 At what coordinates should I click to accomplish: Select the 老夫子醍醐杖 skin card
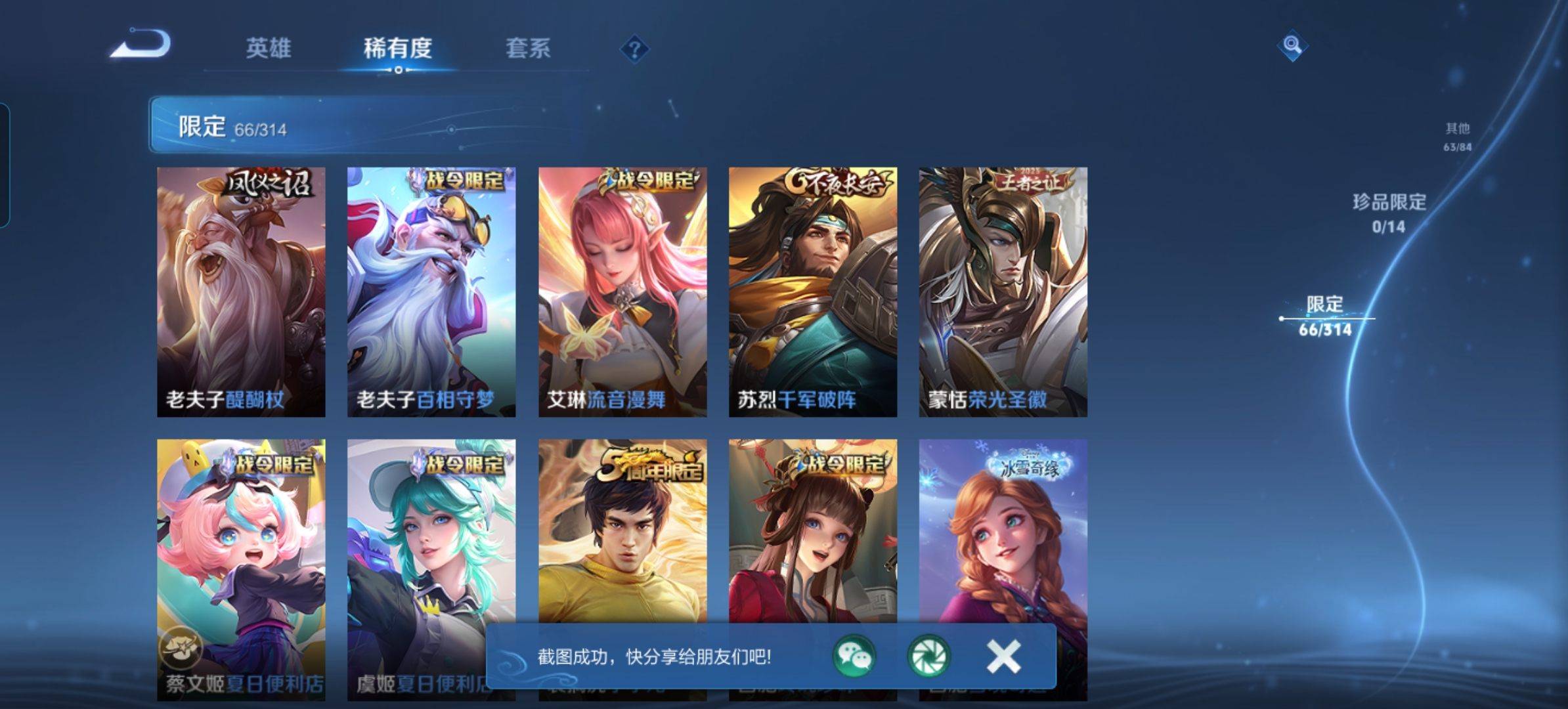pyautogui.click(x=241, y=291)
